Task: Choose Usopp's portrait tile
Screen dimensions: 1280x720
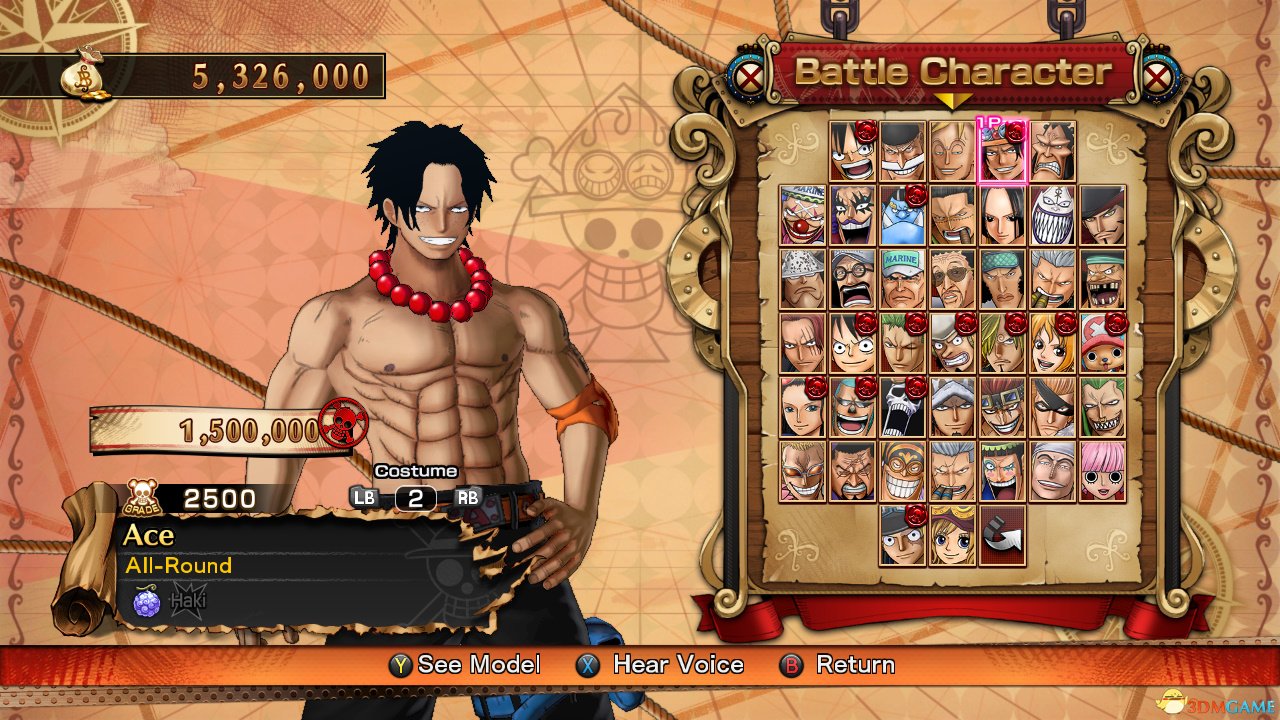Action: [953, 342]
